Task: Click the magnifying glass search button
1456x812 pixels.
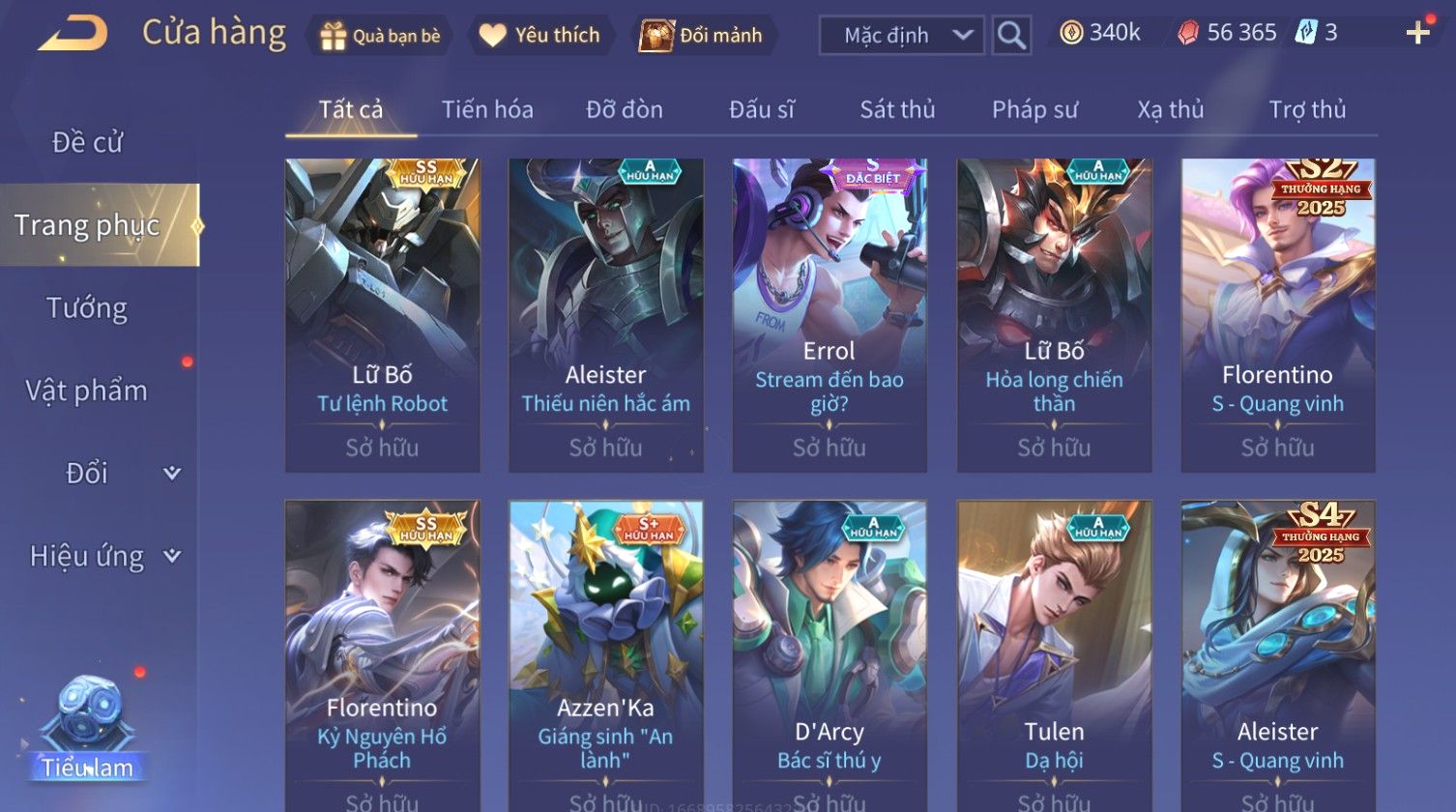Action: pos(1011,36)
